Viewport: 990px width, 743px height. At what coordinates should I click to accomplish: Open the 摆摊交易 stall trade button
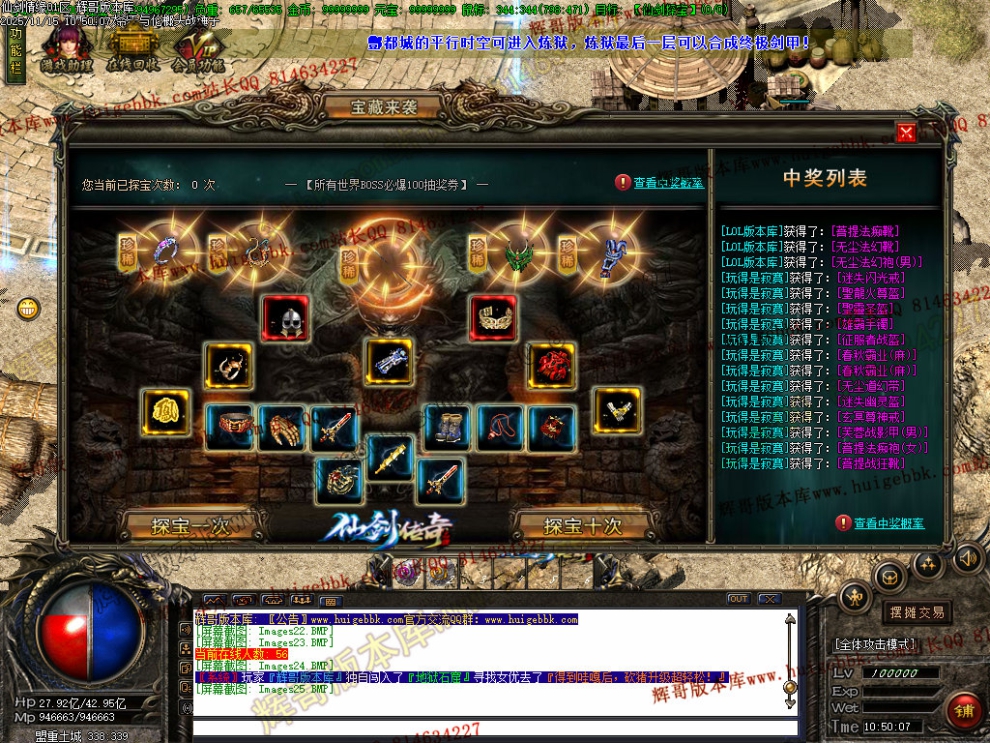click(916, 612)
